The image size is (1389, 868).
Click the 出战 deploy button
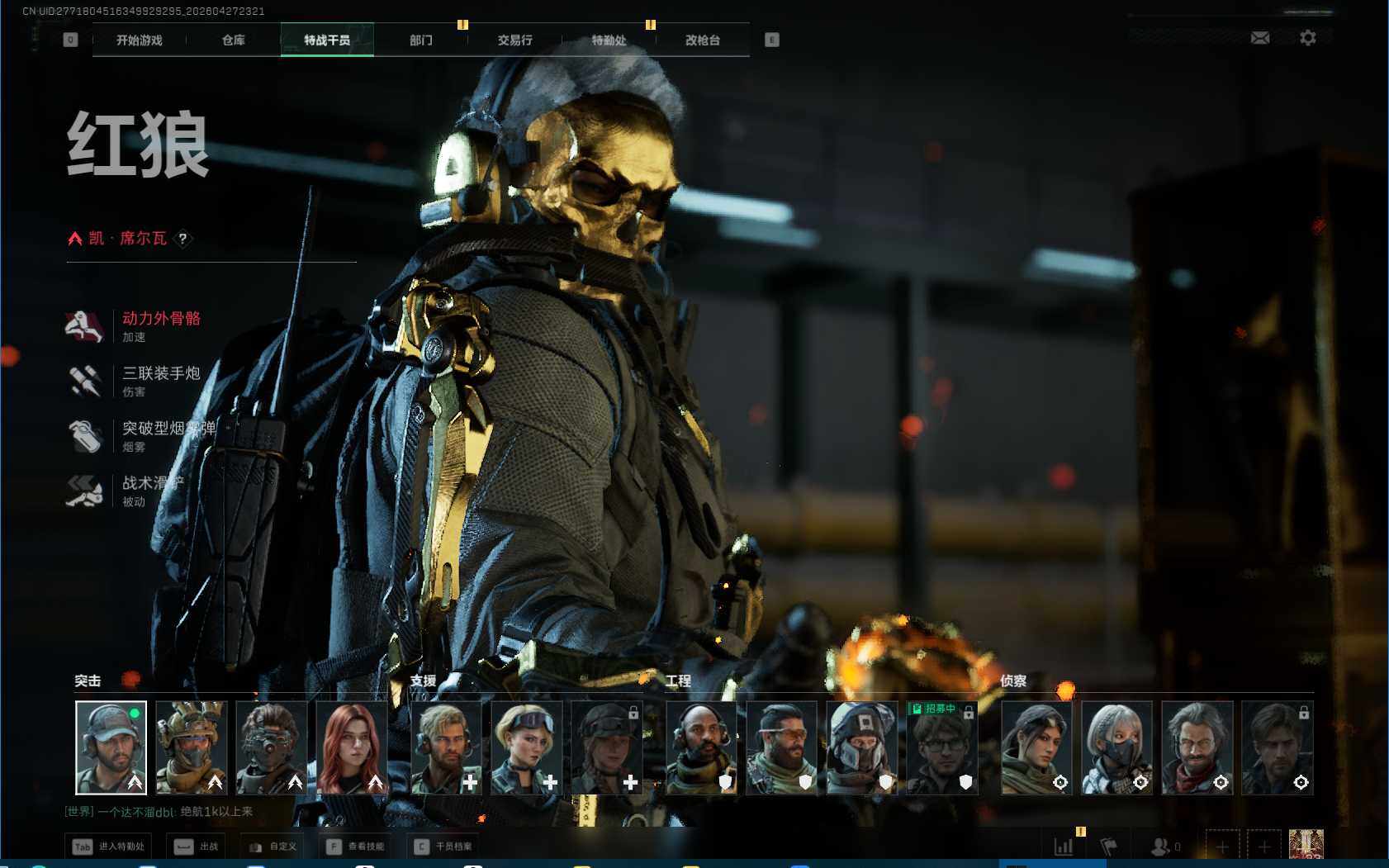pos(198,847)
